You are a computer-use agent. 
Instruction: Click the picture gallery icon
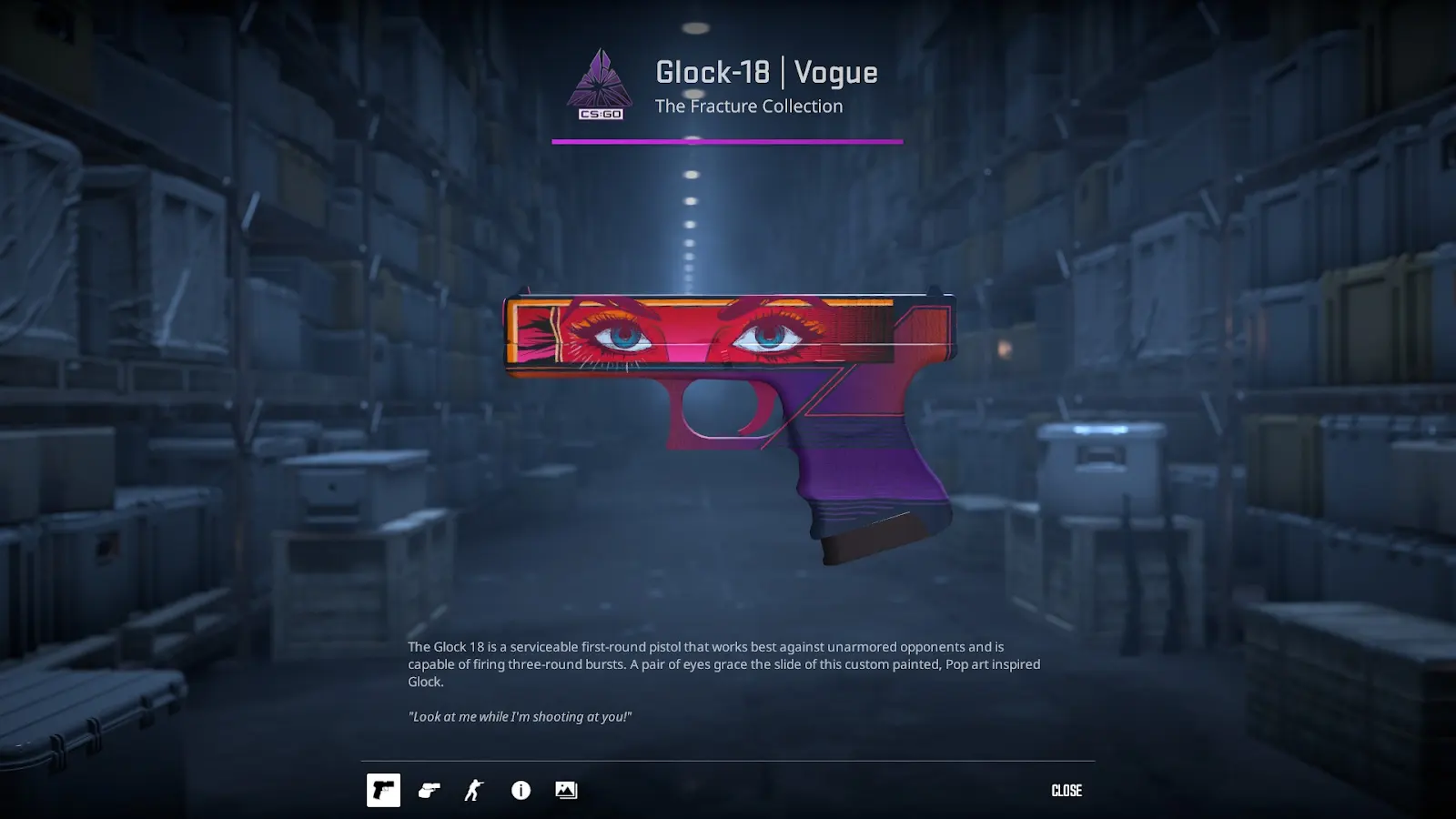coord(566,790)
